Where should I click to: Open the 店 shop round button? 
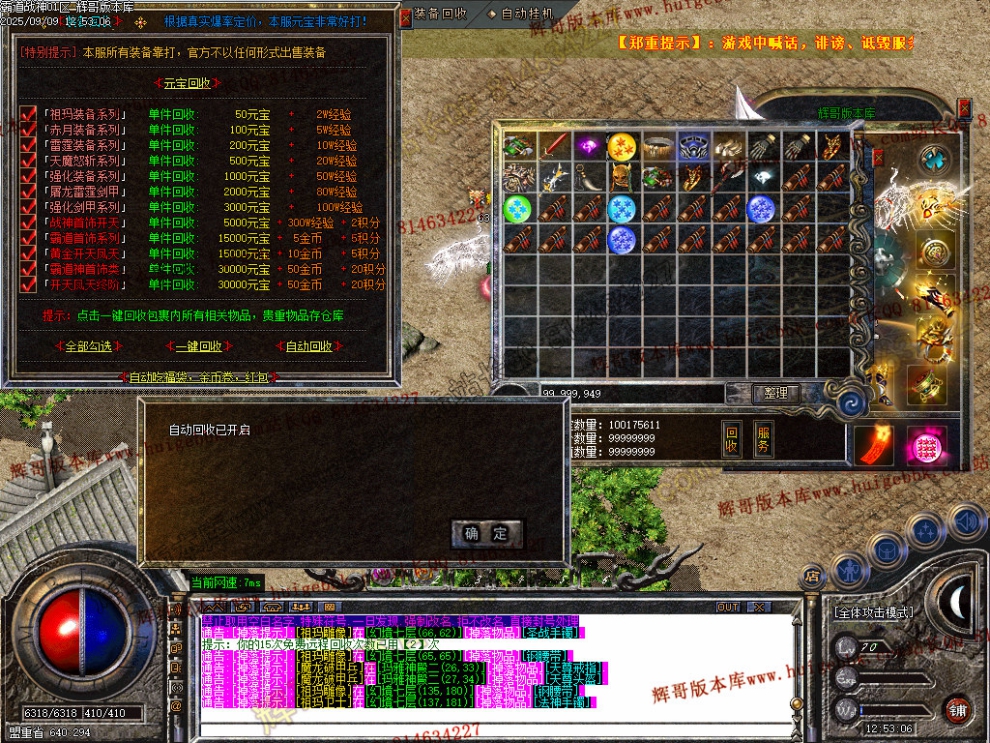click(812, 576)
